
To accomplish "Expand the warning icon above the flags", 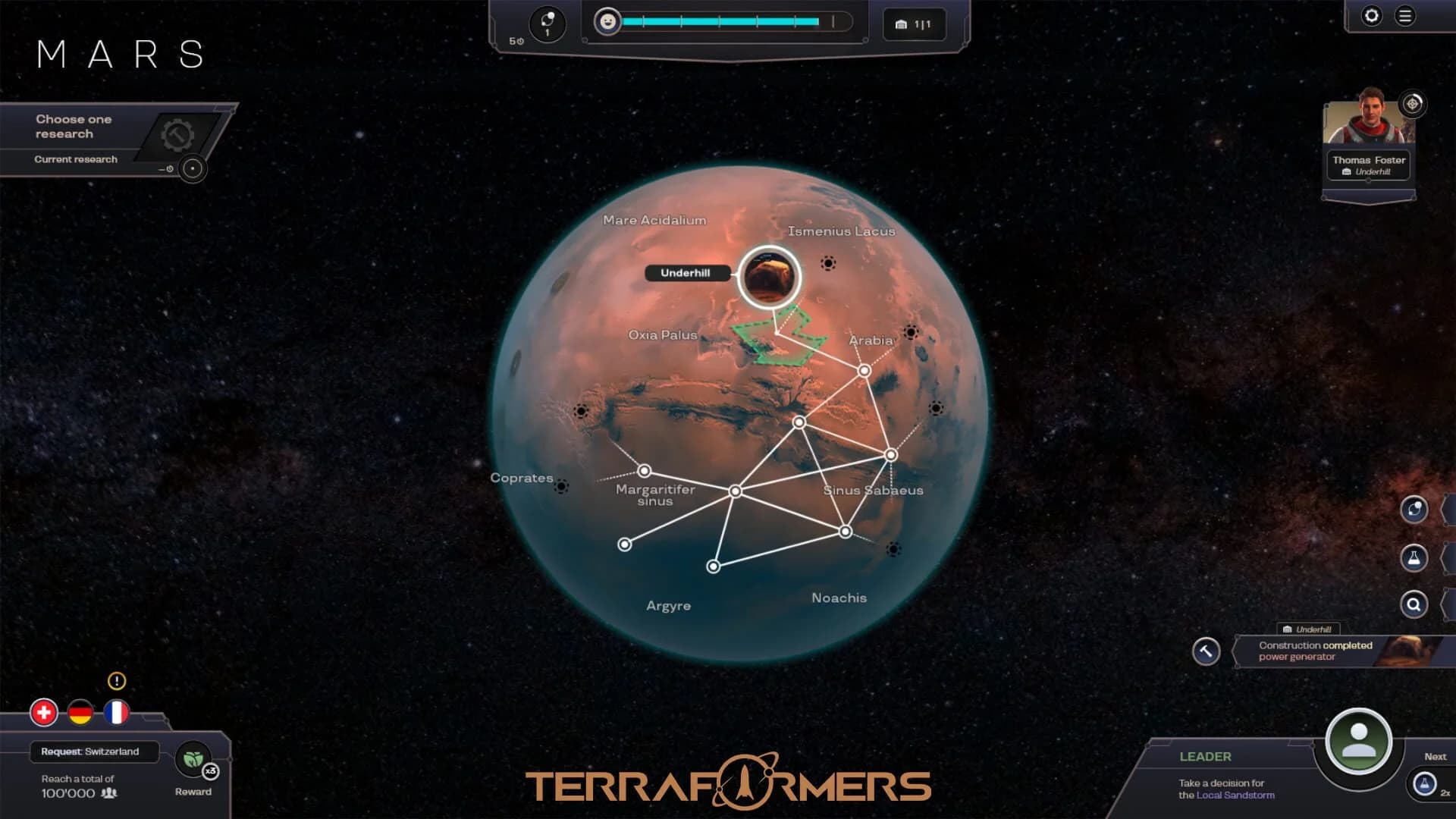I will pyautogui.click(x=116, y=681).
